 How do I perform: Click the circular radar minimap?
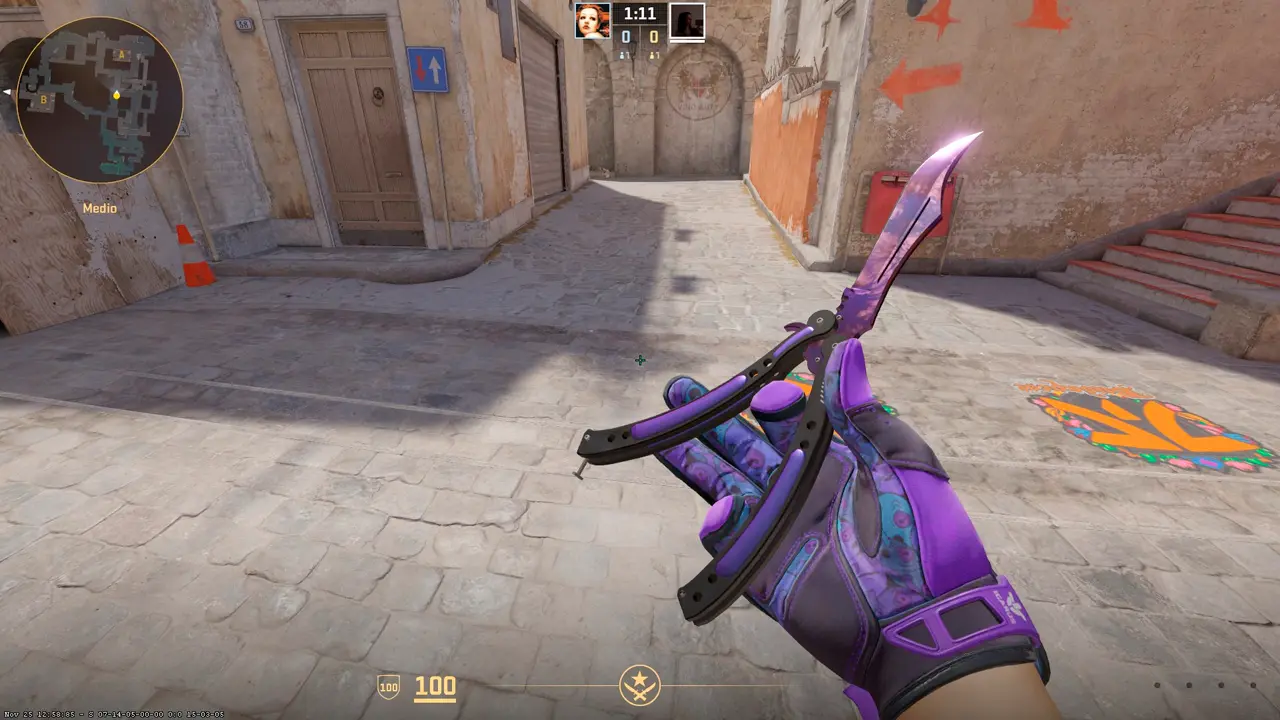(x=99, y=99)
